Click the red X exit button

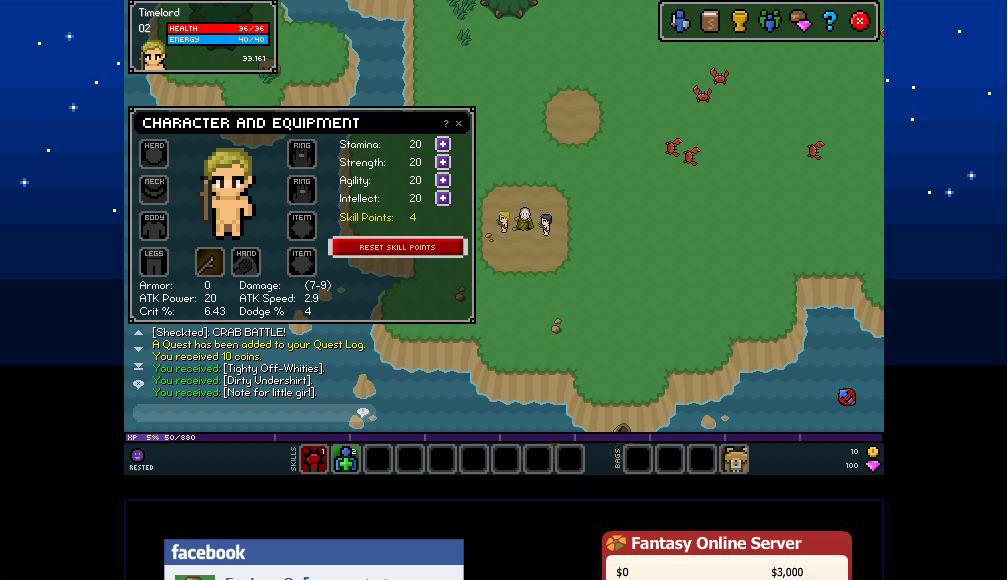pyautogui.click(x=860, y=21)
